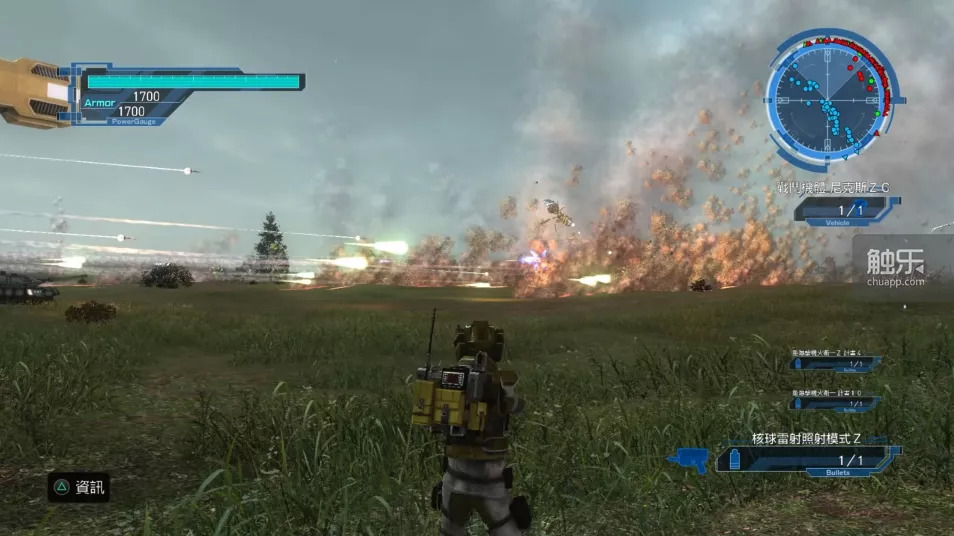Viewport: 954px width, 536px height.
Task: Select the small weapon slot labeled 計畫4
Action: (x=834, y=364)
